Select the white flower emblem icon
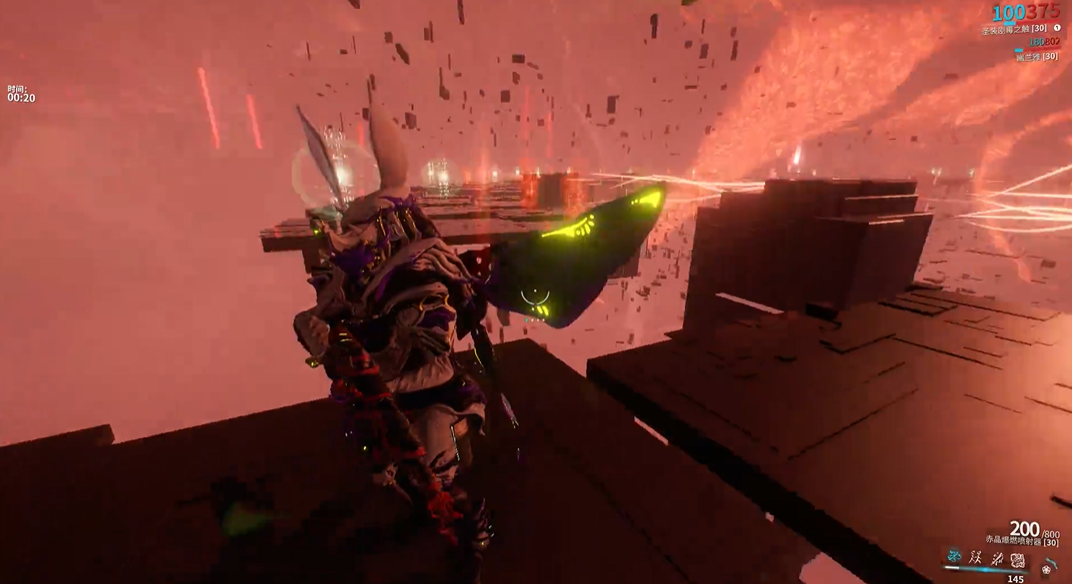 (1046, 570)
